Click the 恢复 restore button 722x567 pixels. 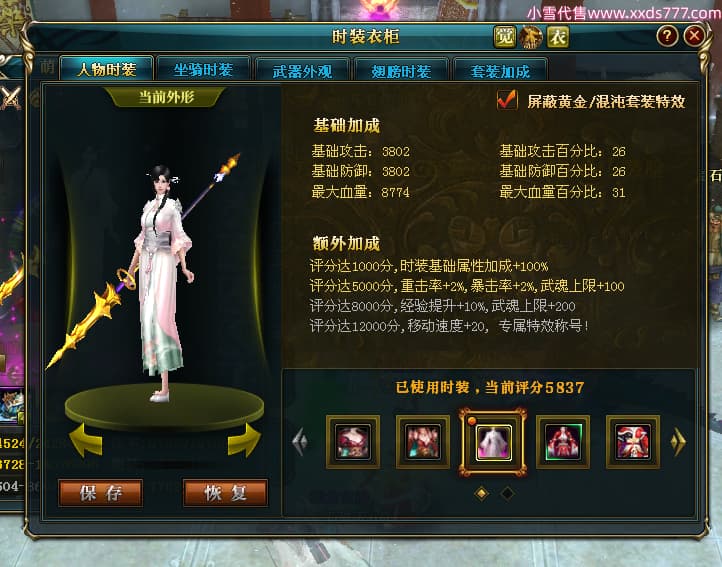(225, 493)
